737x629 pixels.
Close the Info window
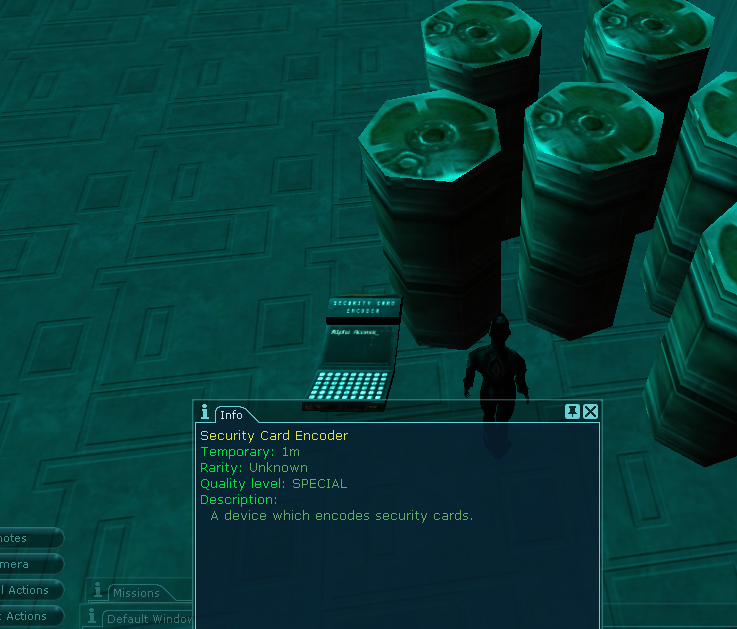coord(591,411)
